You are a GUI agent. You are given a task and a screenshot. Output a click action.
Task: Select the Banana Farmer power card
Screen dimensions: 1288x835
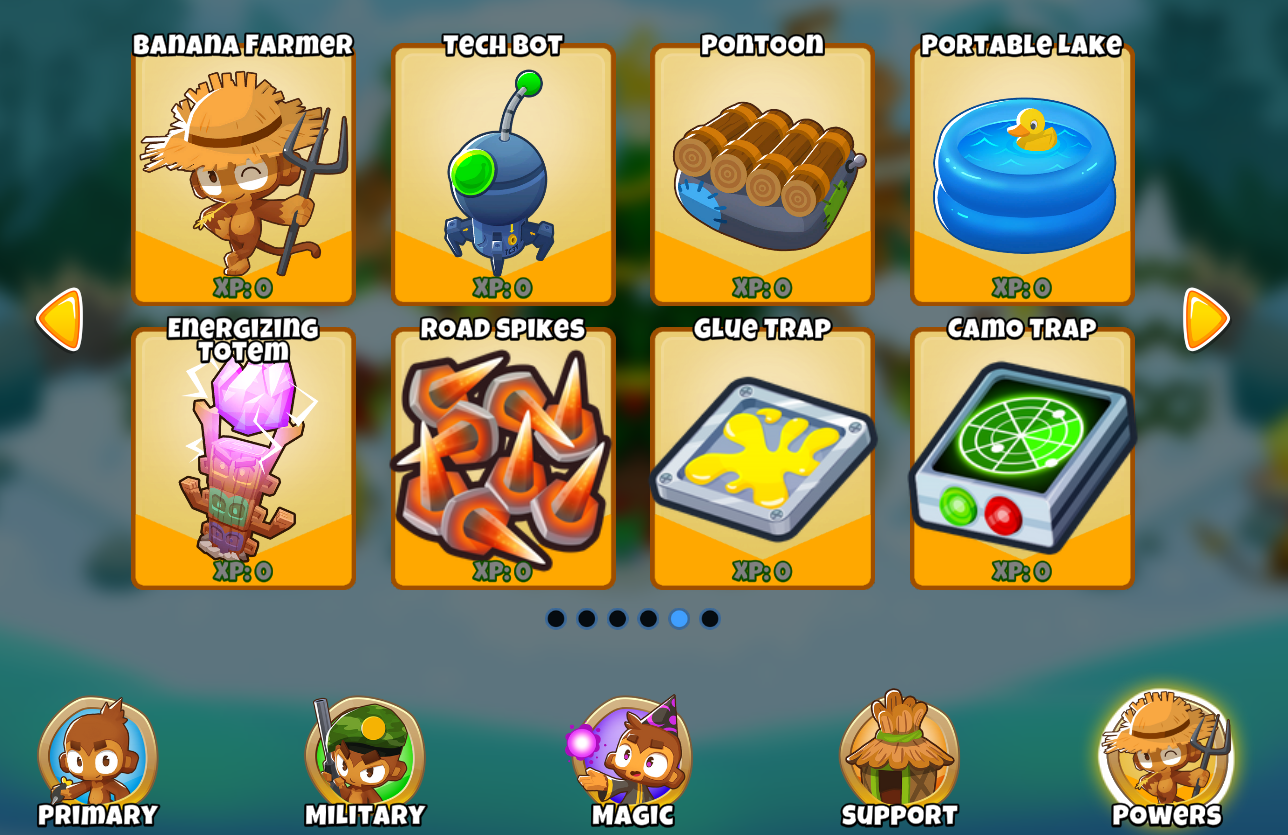tap(243, 175)
